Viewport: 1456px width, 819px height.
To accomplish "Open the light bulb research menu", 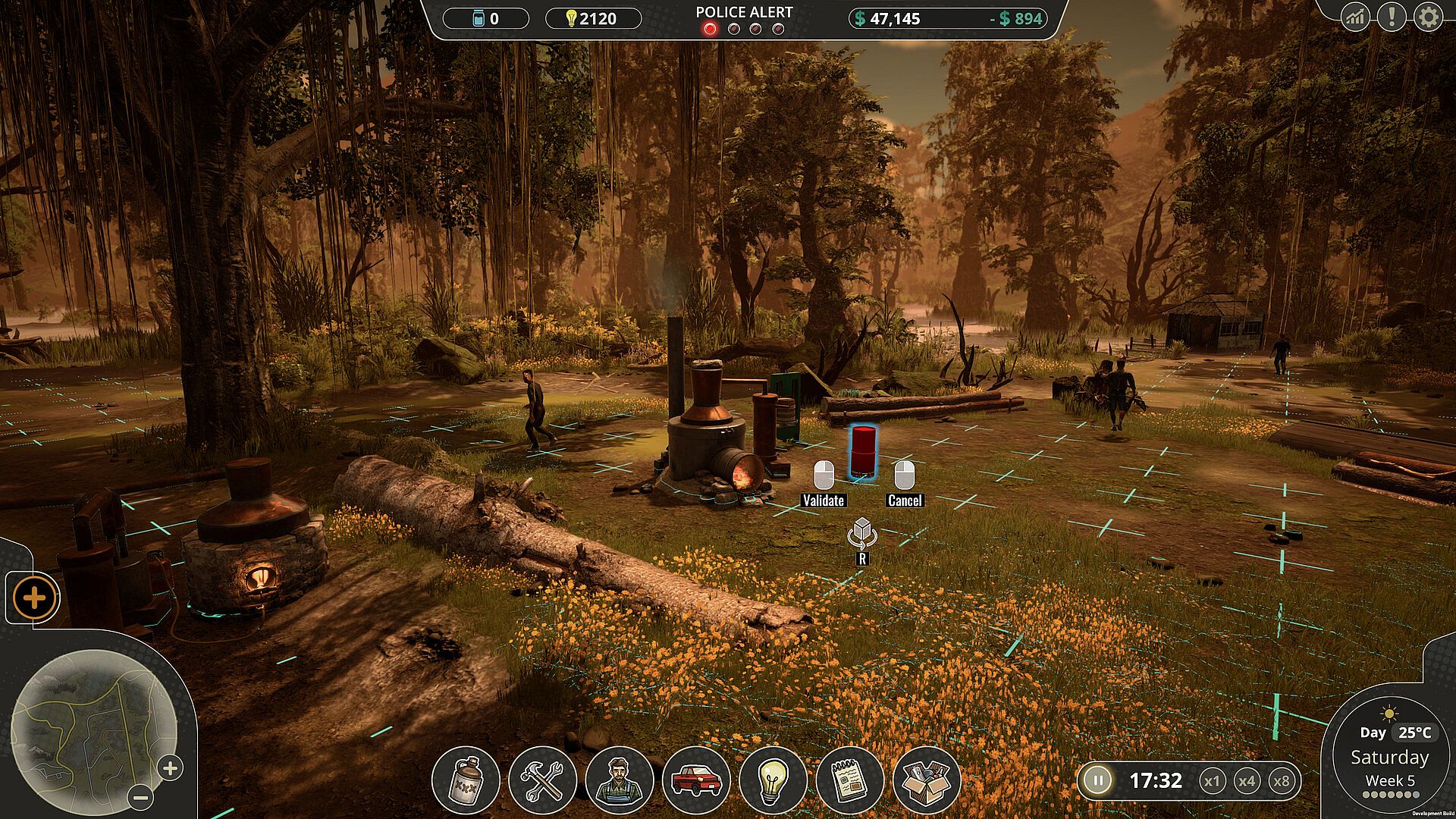I will [x=773, y=780].
